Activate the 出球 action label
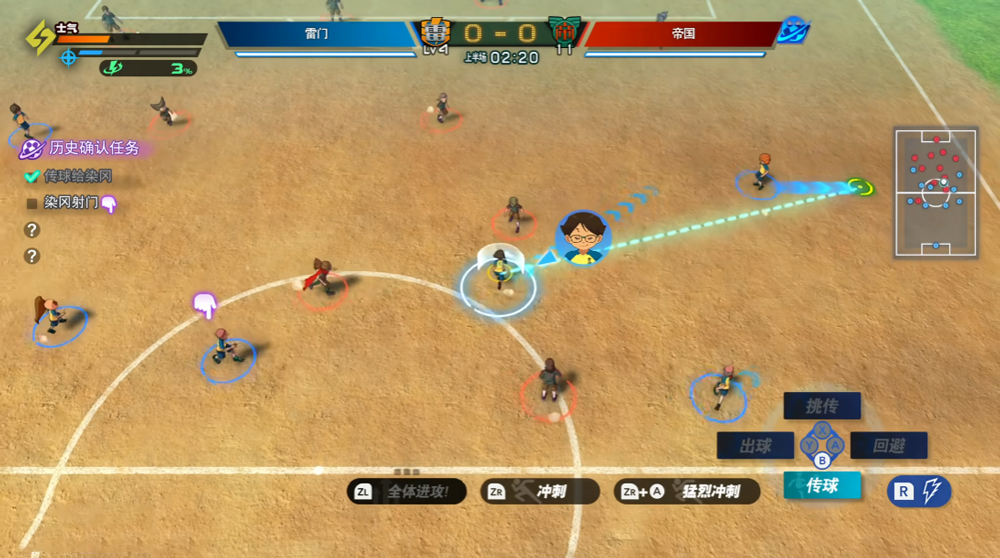Viewport: 1000px width, 558px height. (755, 446)
